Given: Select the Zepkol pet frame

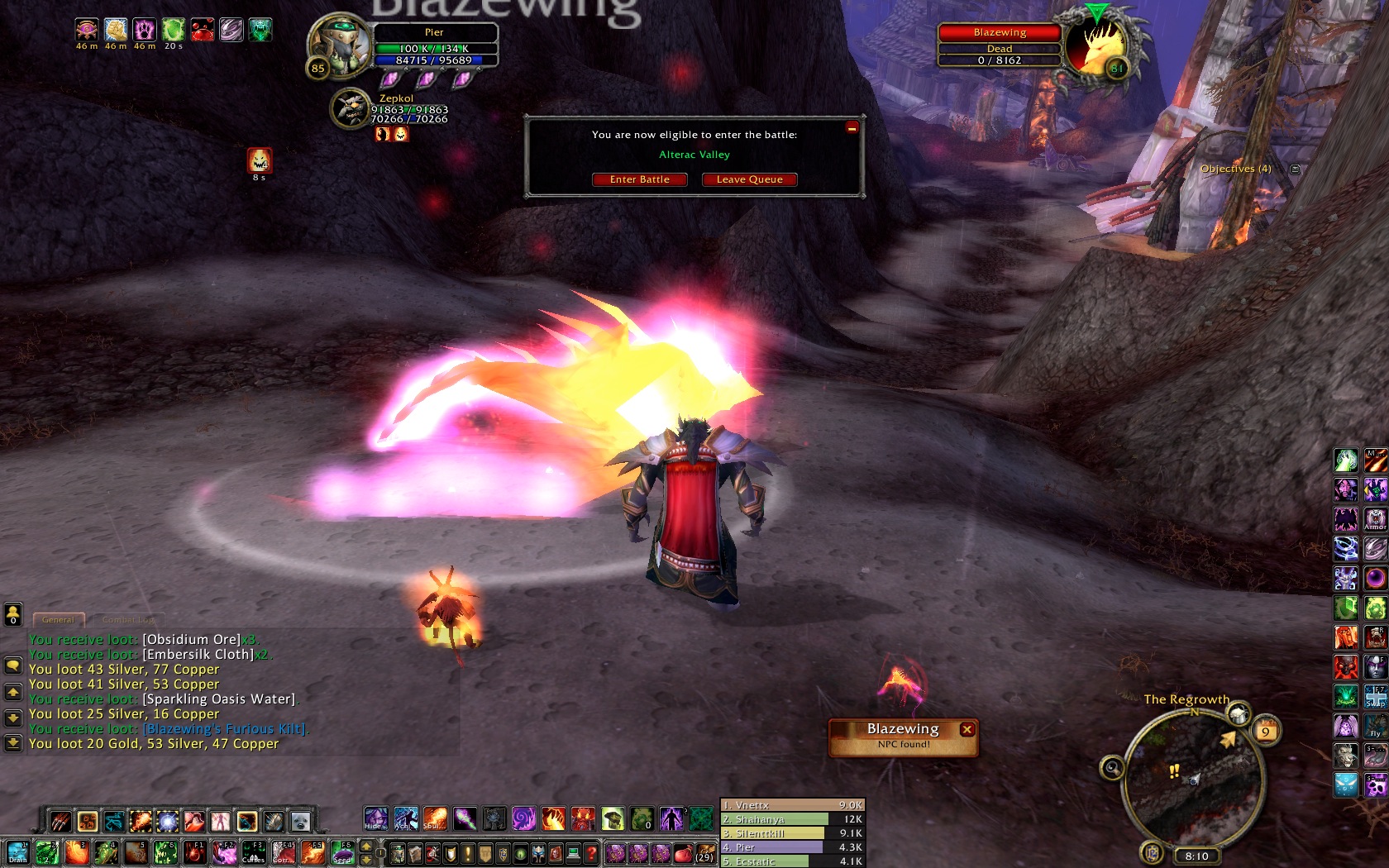Looking at the screenshot, I should pyautogui.click(x=350, y=109).
